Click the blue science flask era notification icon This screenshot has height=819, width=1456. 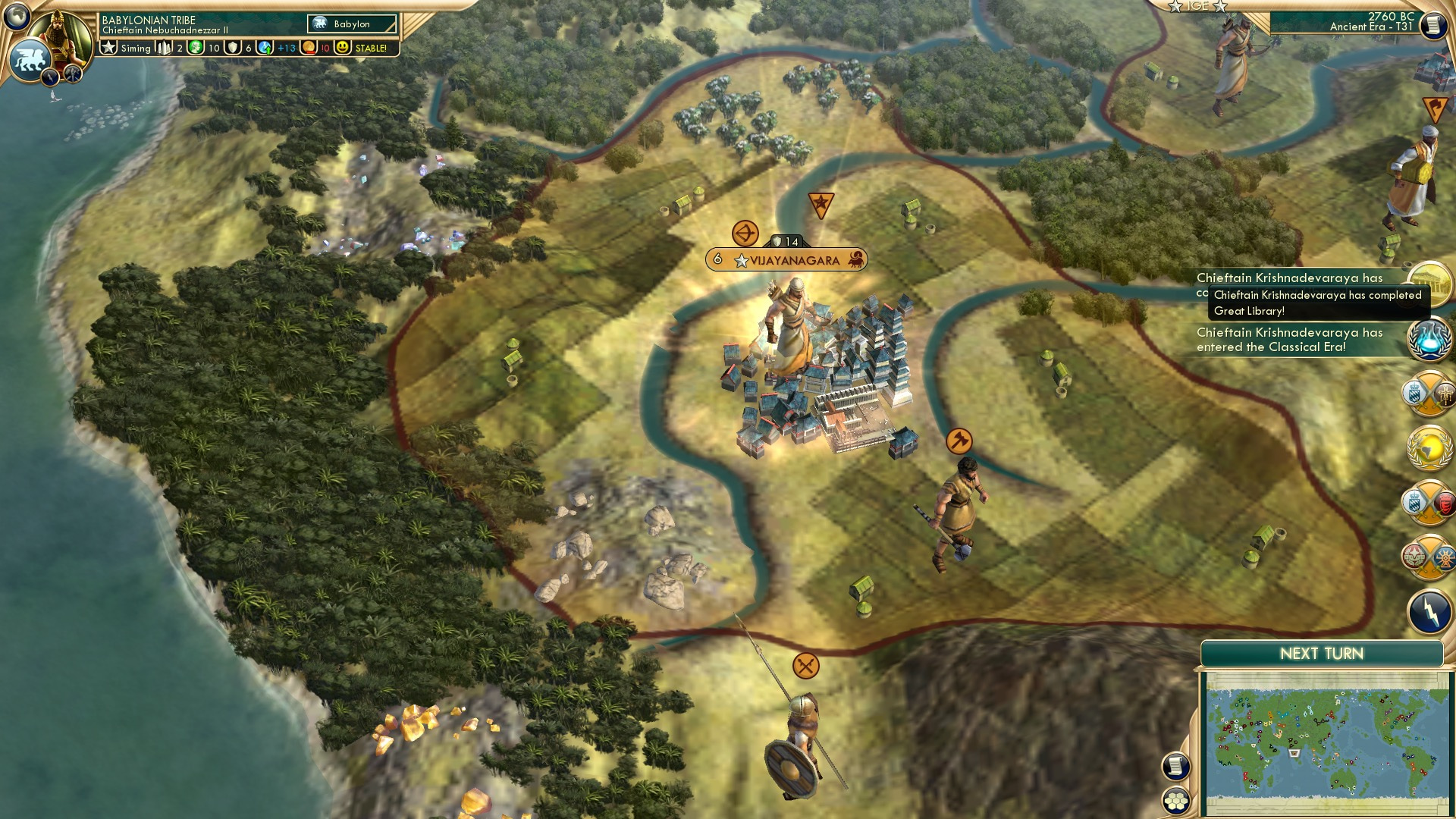coord(1429,340)
